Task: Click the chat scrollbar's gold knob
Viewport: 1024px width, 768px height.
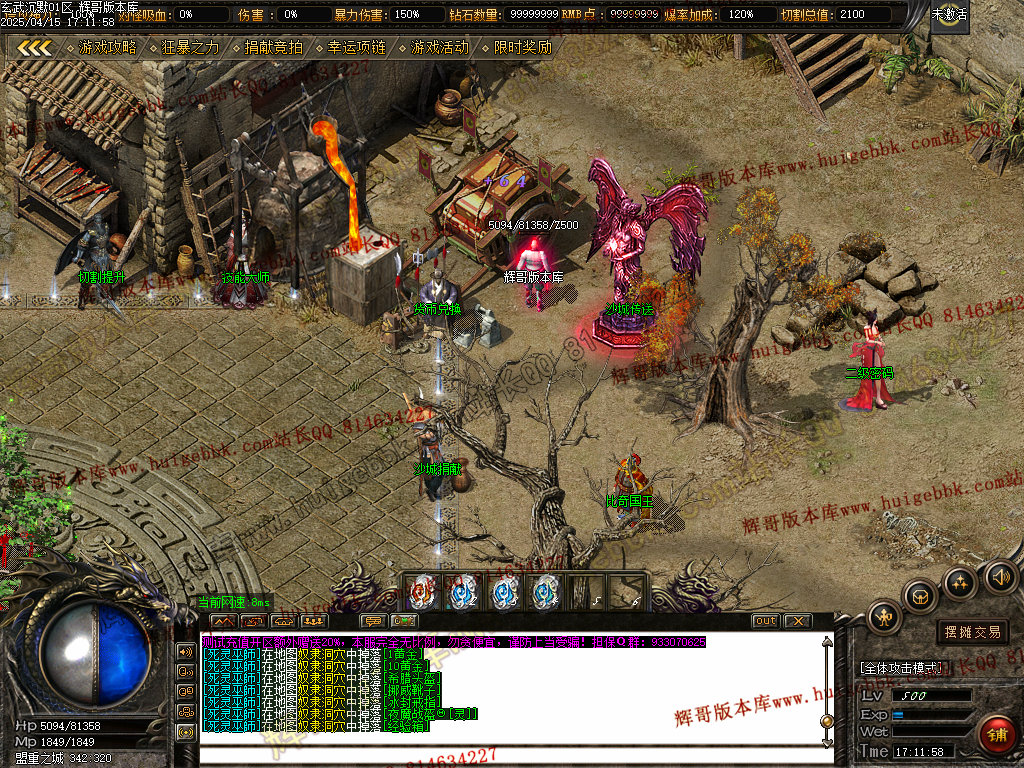Action: [826, 721]
